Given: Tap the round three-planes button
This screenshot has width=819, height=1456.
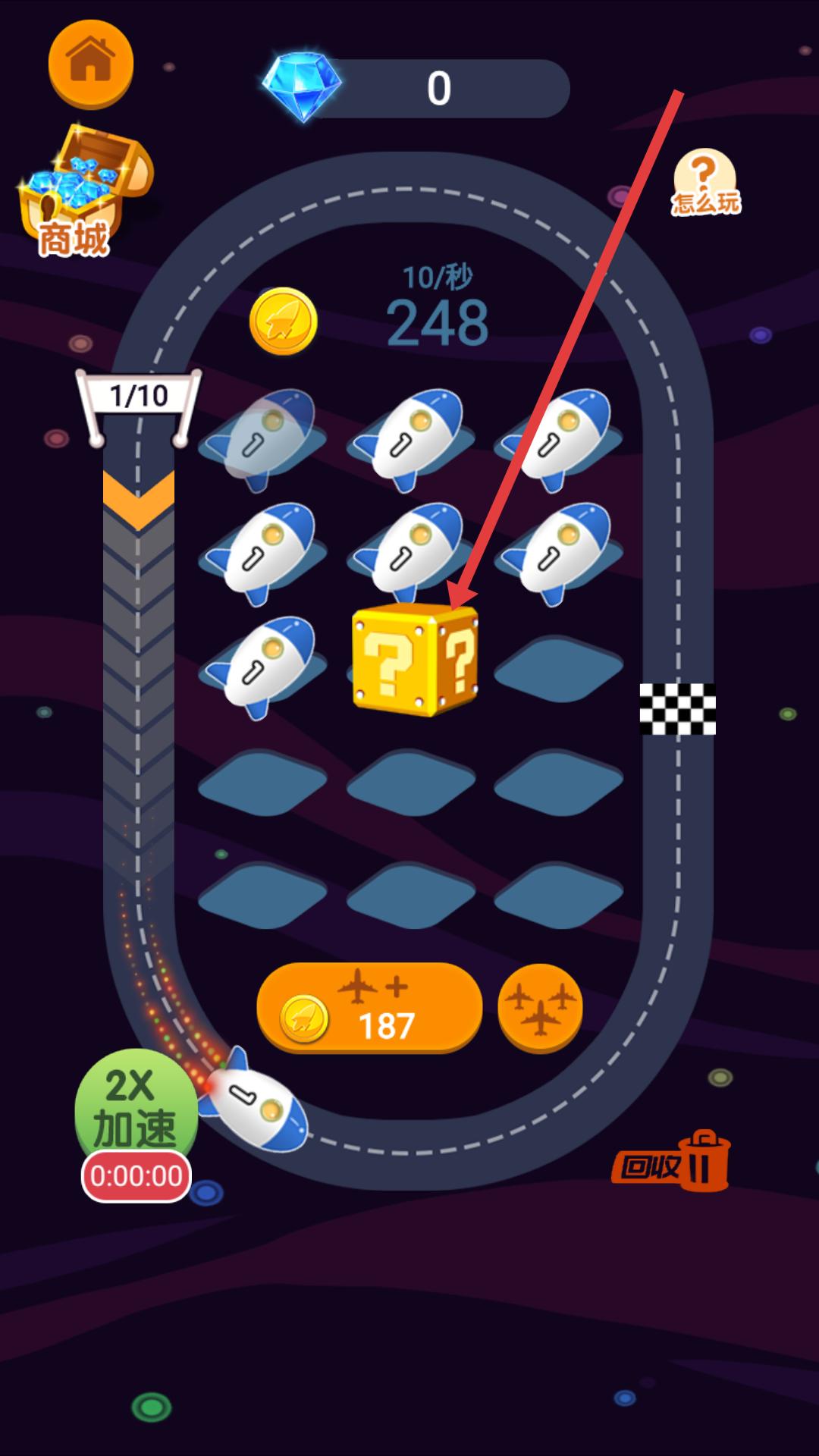Looking at the screenshot, I should (540, 1008).
